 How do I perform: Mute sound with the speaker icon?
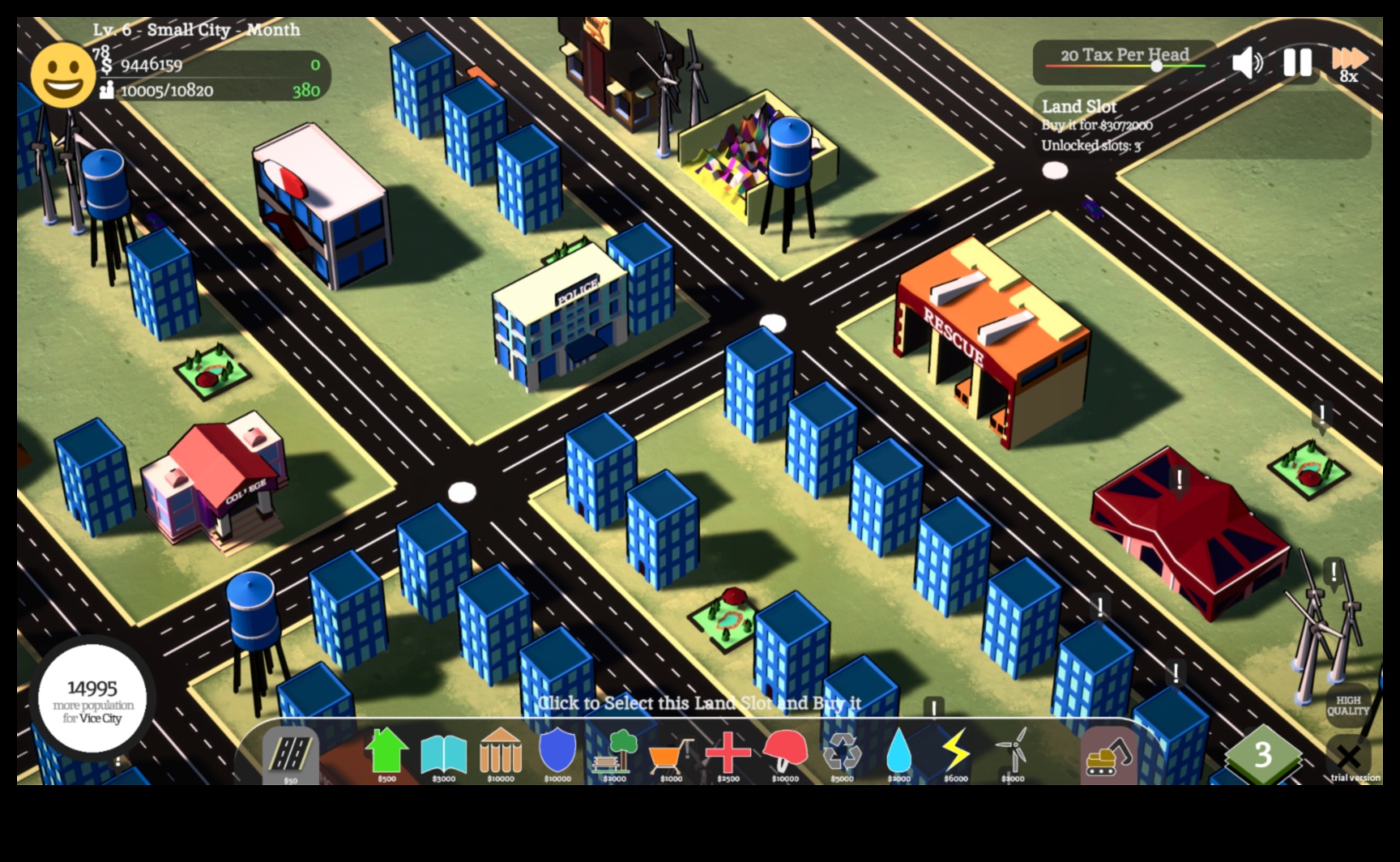[1247, 62]
